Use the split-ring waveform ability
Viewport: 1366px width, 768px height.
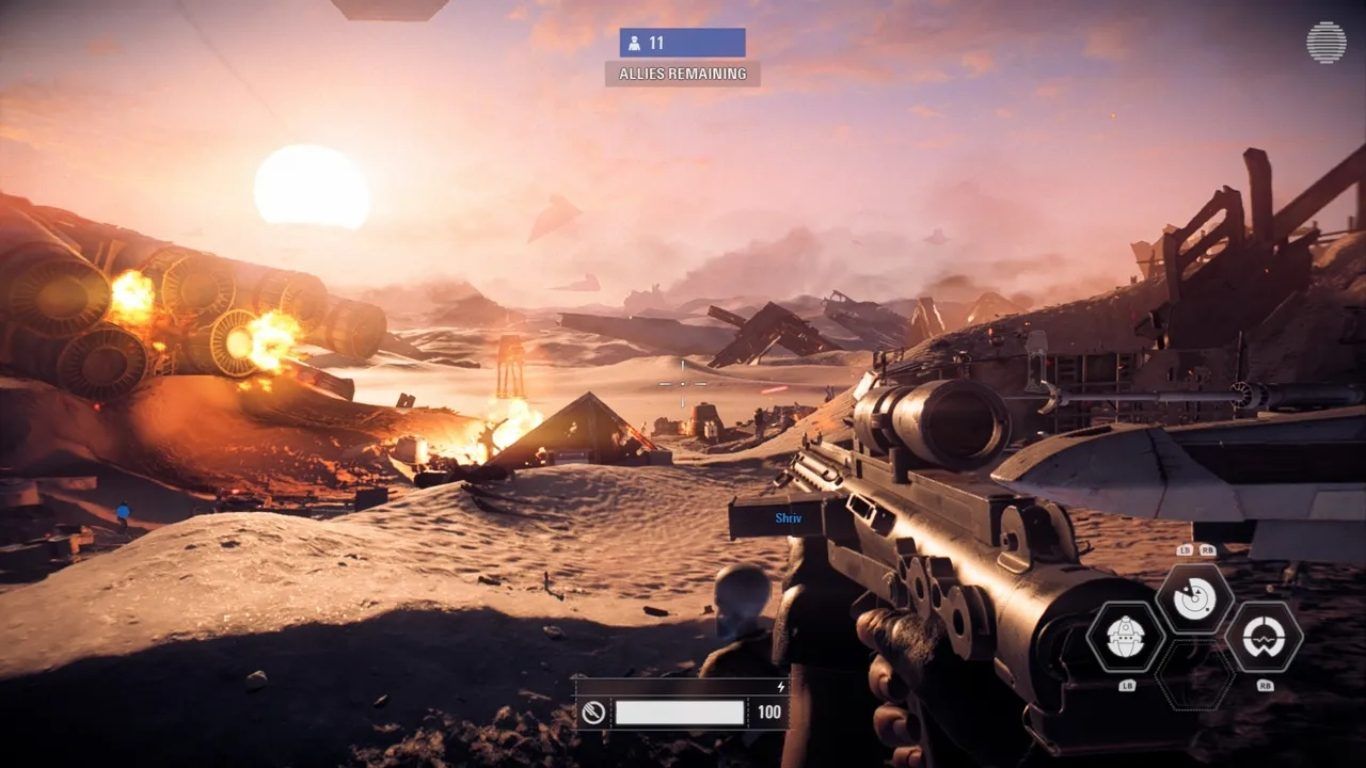(x=1263, y=636)
